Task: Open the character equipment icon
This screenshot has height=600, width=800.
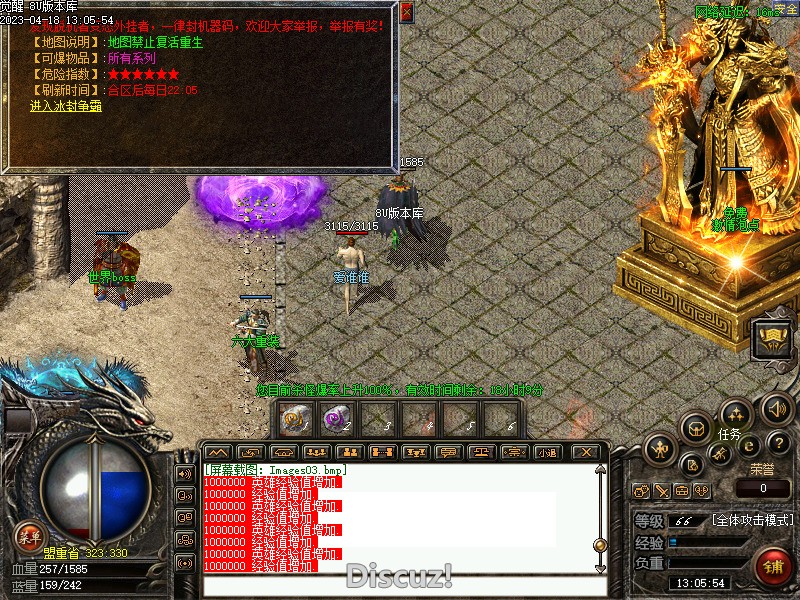Action: click(x=660, y=447)
